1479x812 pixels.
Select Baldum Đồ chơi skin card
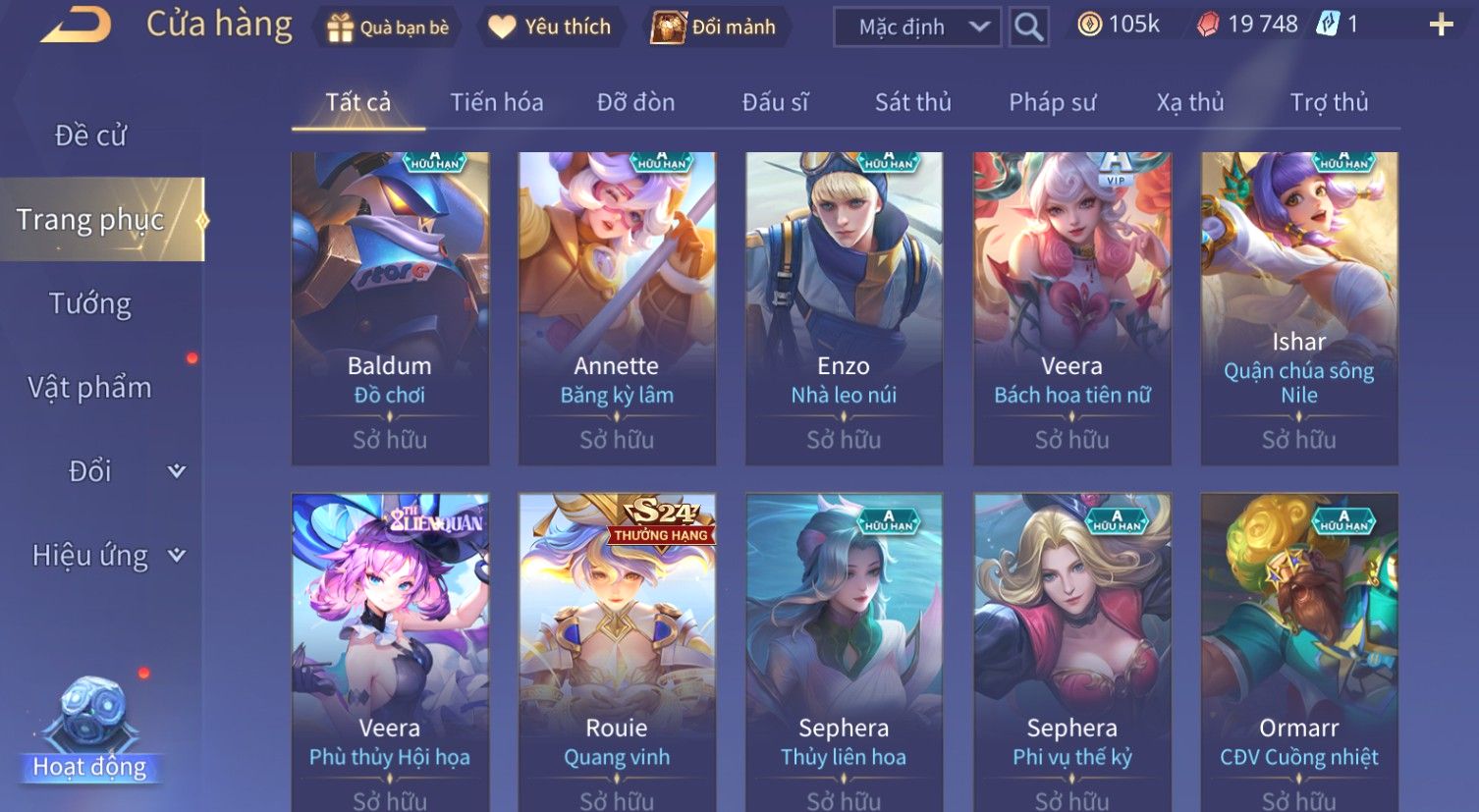[x=390, y=308]
